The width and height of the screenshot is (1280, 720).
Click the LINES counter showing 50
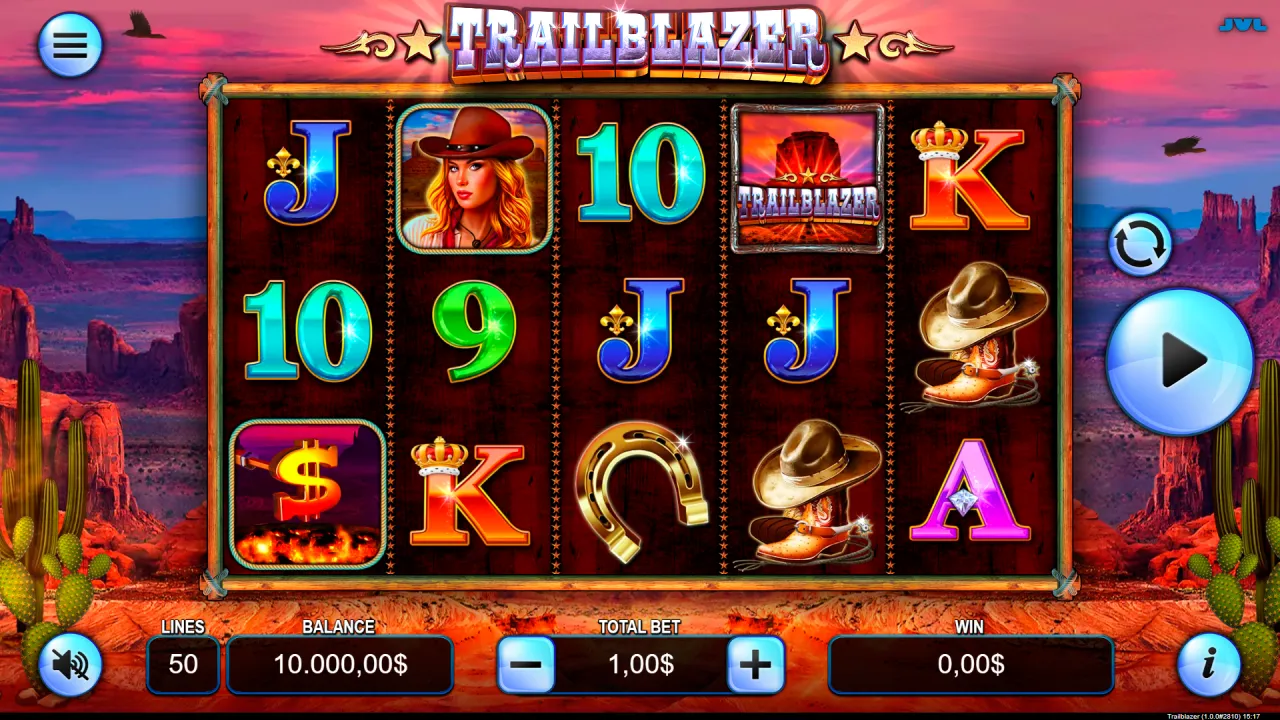click(x=183, y=664)
